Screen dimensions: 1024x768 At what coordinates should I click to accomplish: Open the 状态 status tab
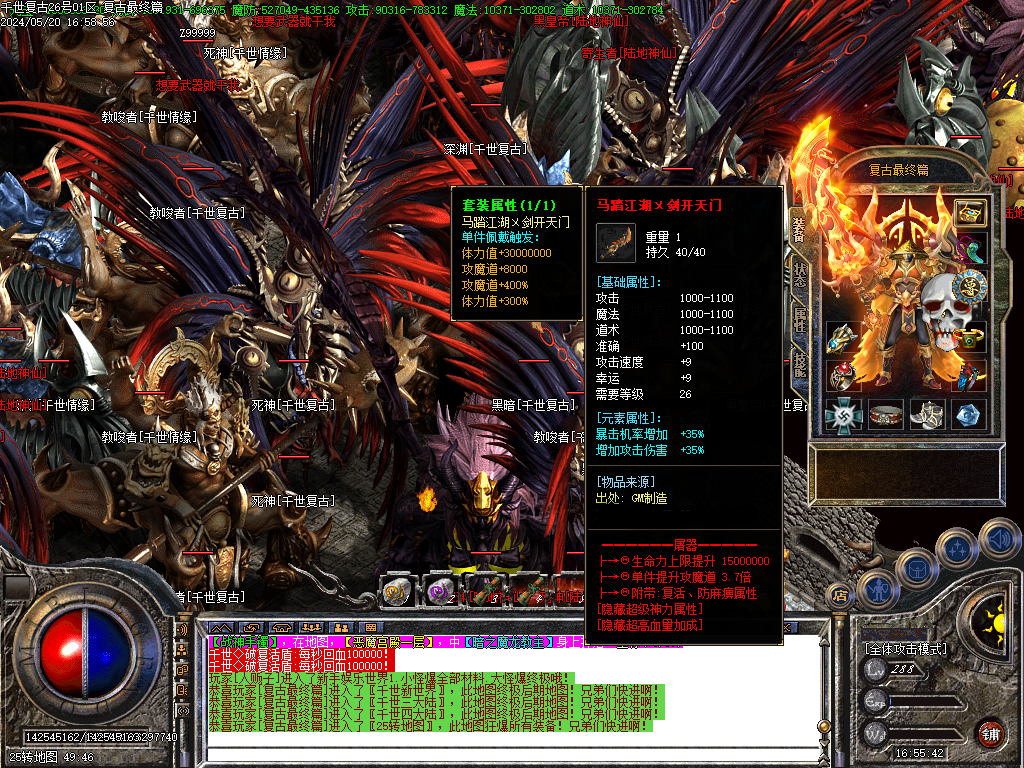tap(799, 275)
